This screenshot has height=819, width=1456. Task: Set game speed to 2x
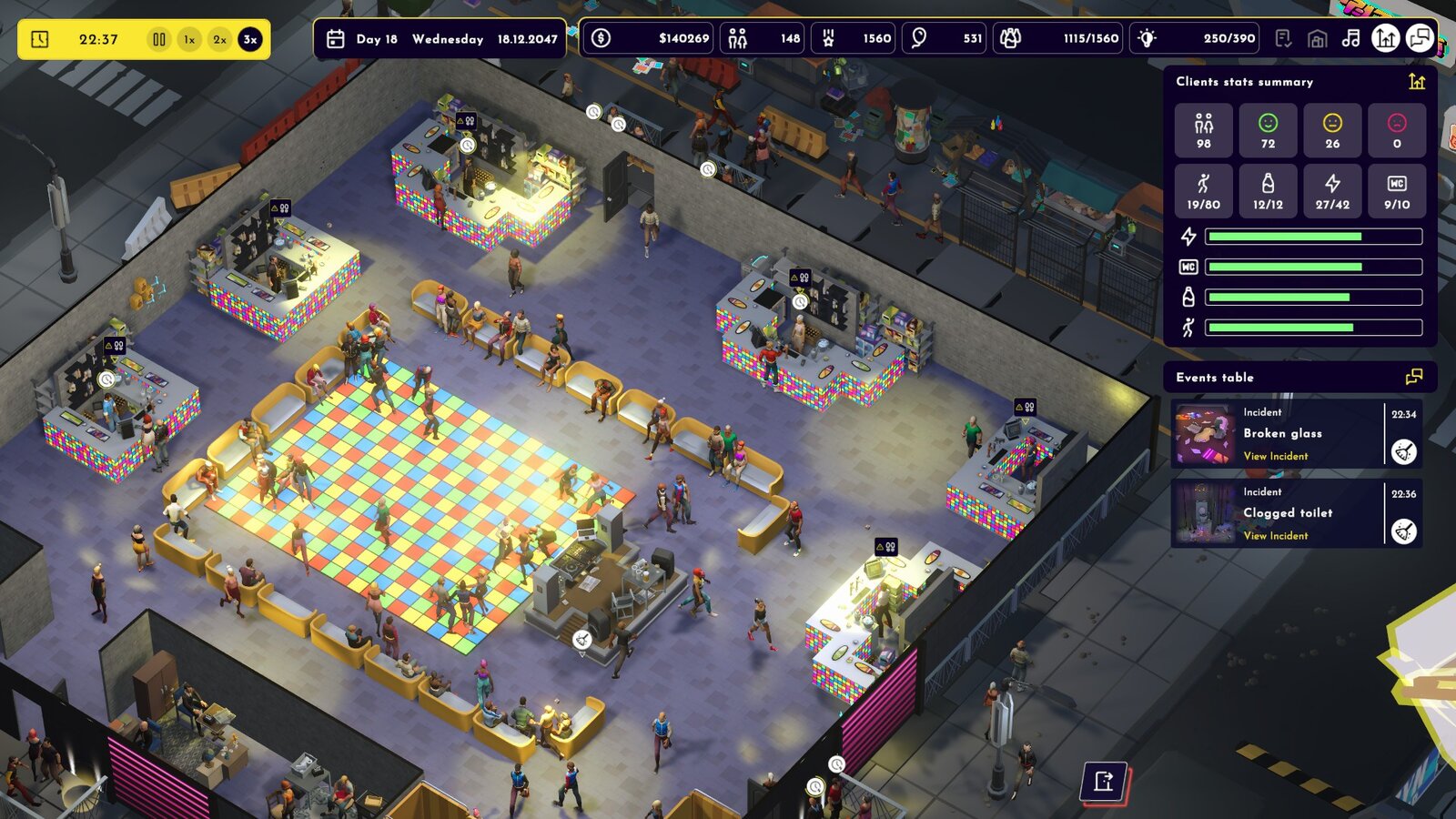pos(219,40)
